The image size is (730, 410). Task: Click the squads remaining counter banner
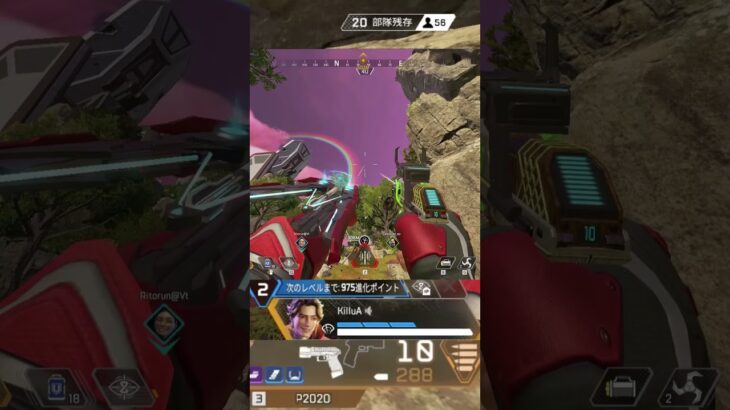click(x=397, y=22)
